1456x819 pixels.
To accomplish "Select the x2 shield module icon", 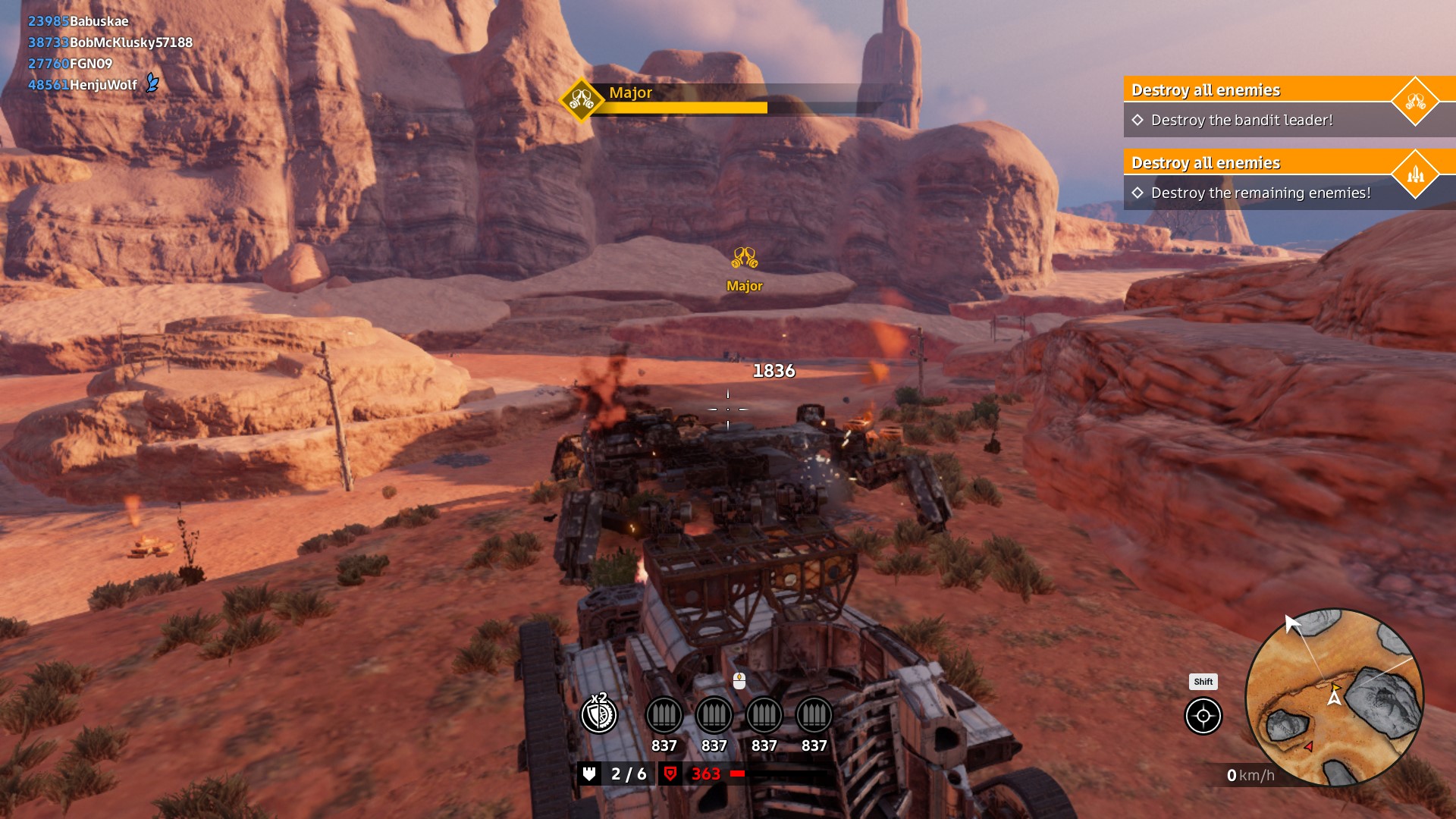I will click(x=599, y=714).
